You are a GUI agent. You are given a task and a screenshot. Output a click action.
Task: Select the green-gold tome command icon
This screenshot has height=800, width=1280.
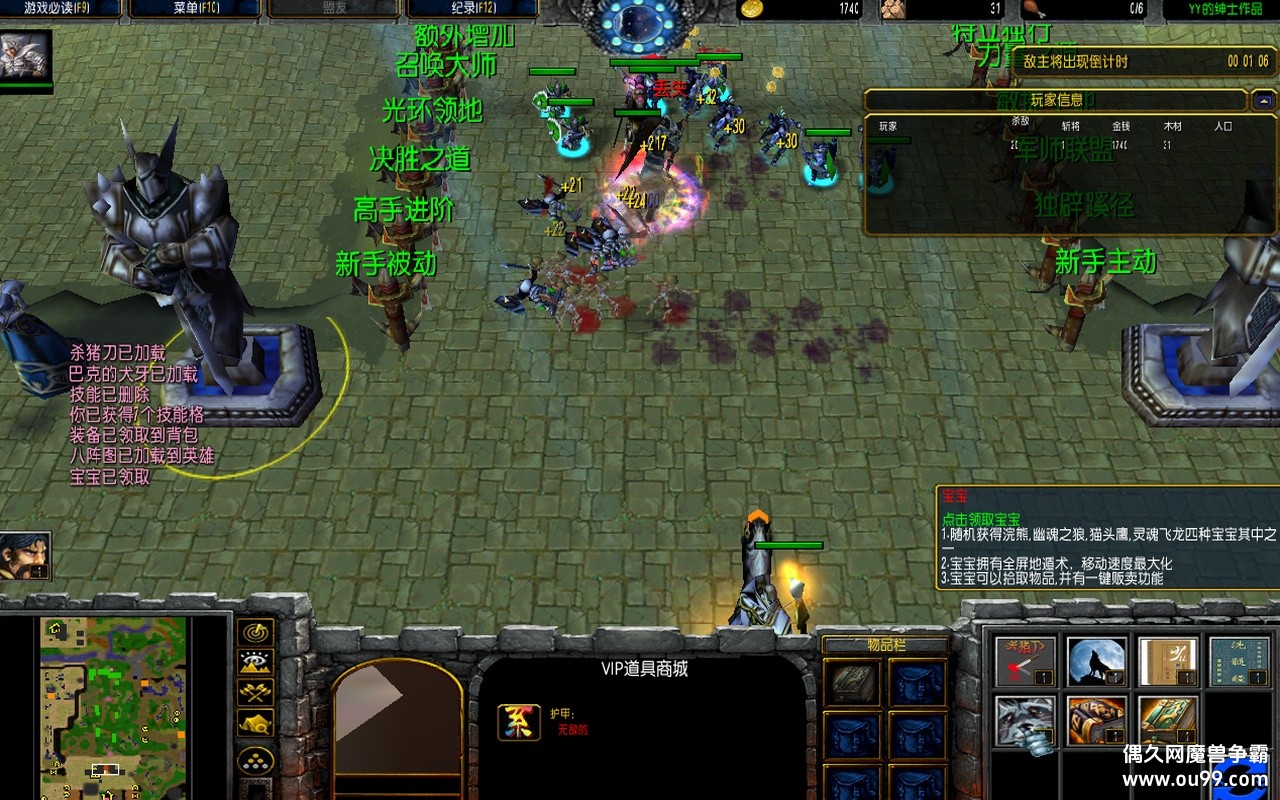click(x=1167, y=722)
